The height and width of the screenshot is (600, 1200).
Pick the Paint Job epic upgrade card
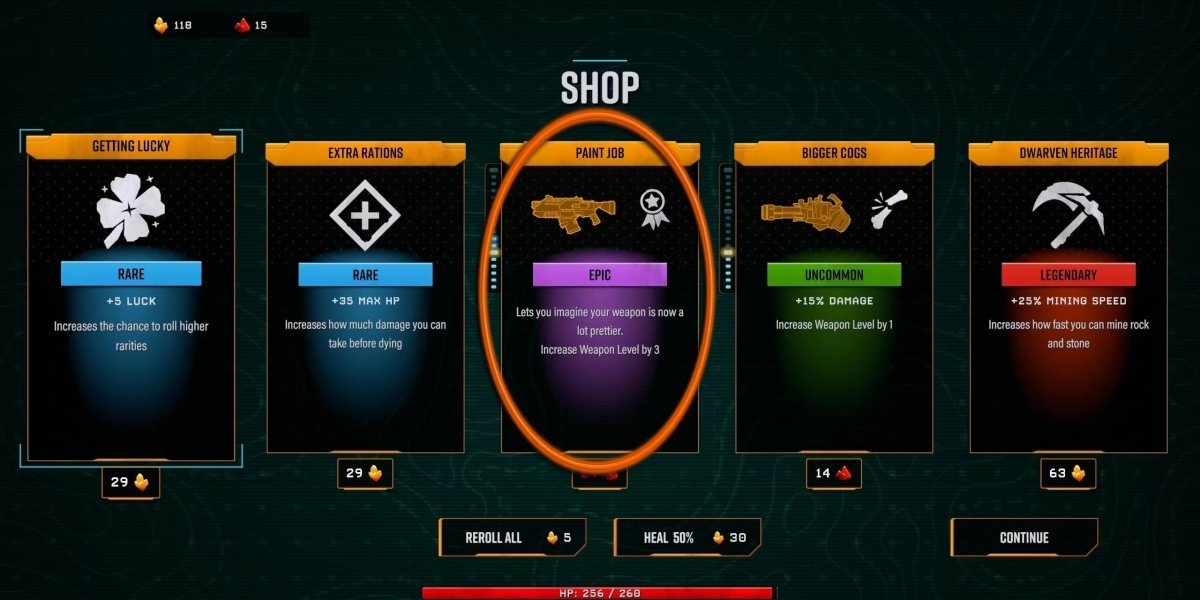click(x=599, y=300)
